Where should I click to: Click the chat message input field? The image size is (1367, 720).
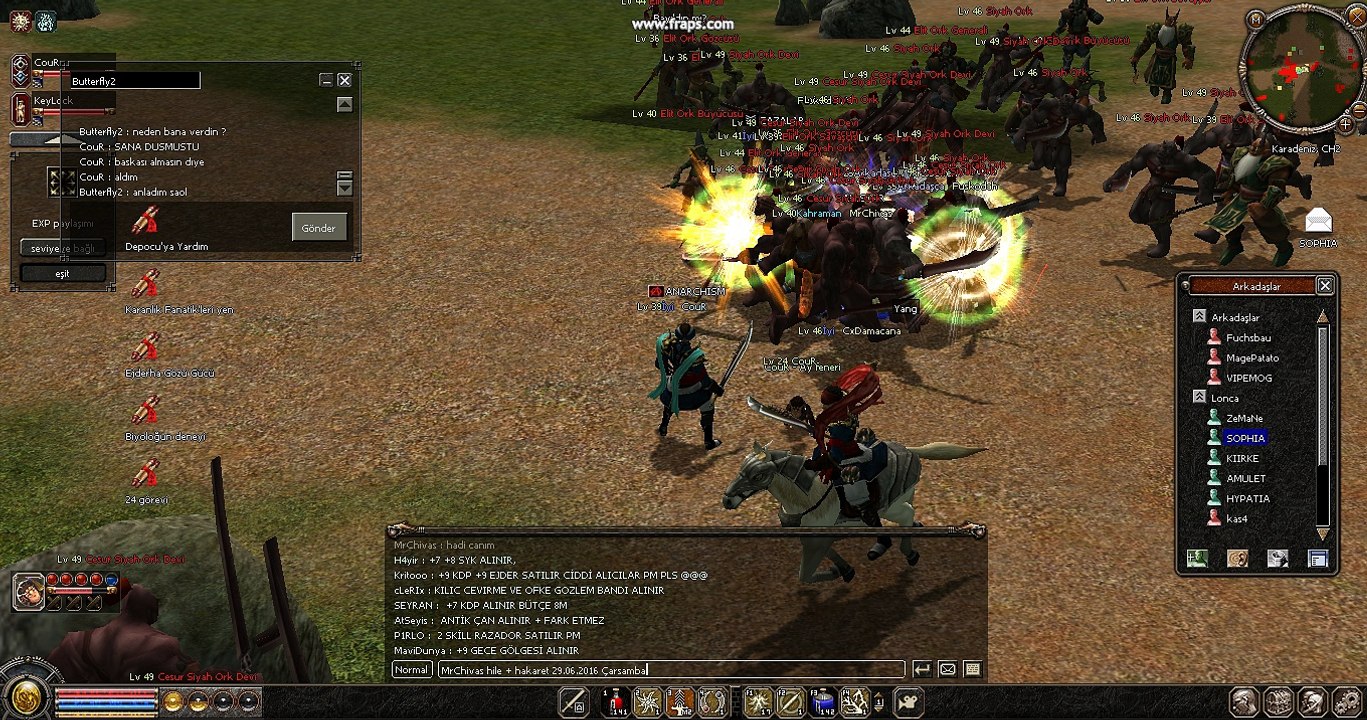670,670
